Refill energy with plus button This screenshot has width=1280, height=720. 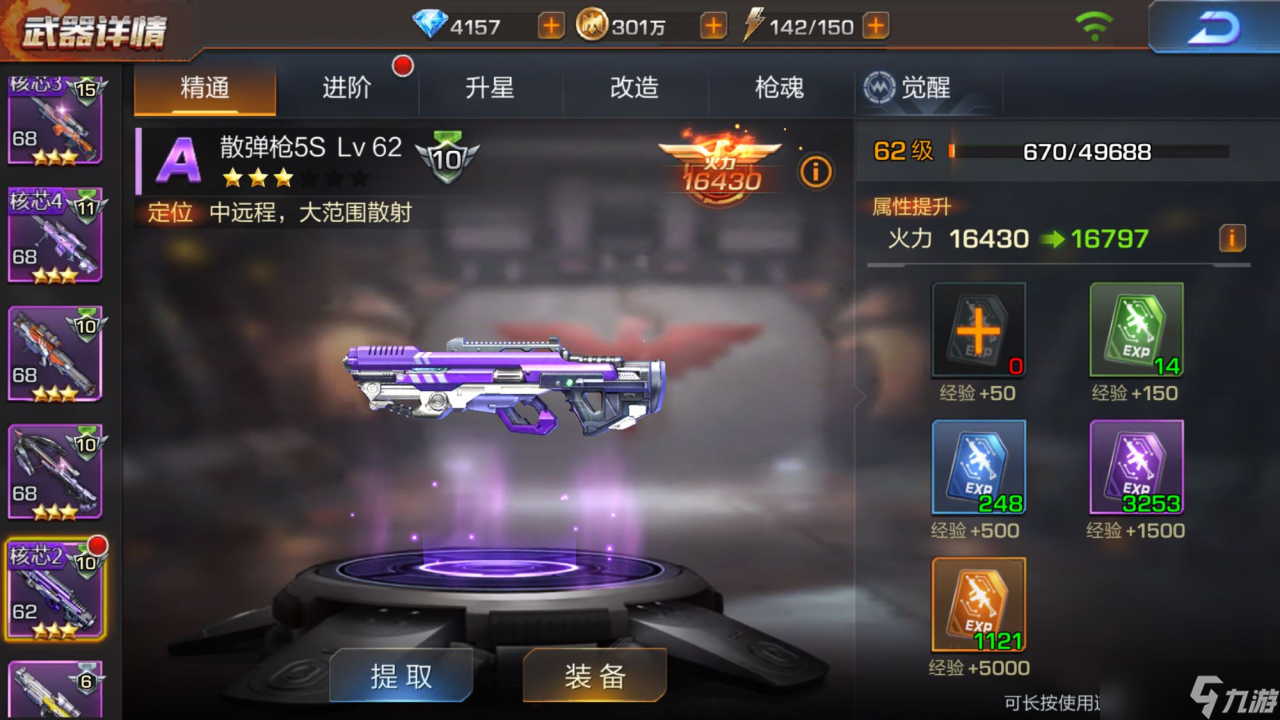875,26
